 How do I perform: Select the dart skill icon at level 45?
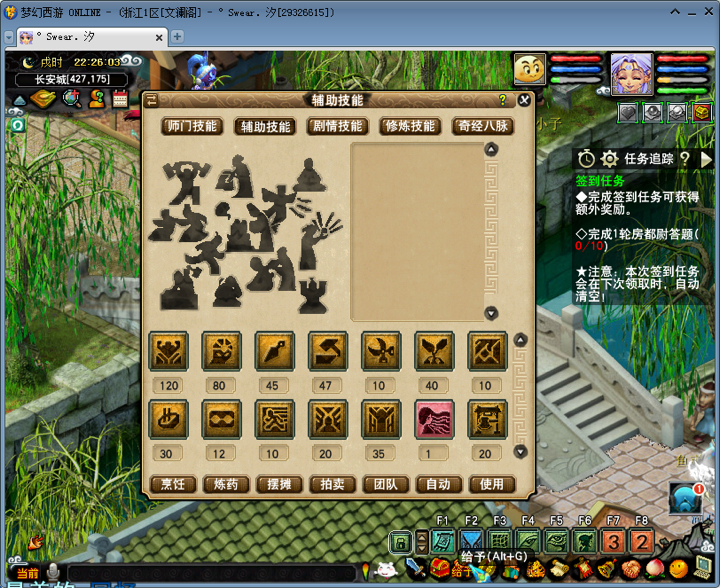(275, 351)
